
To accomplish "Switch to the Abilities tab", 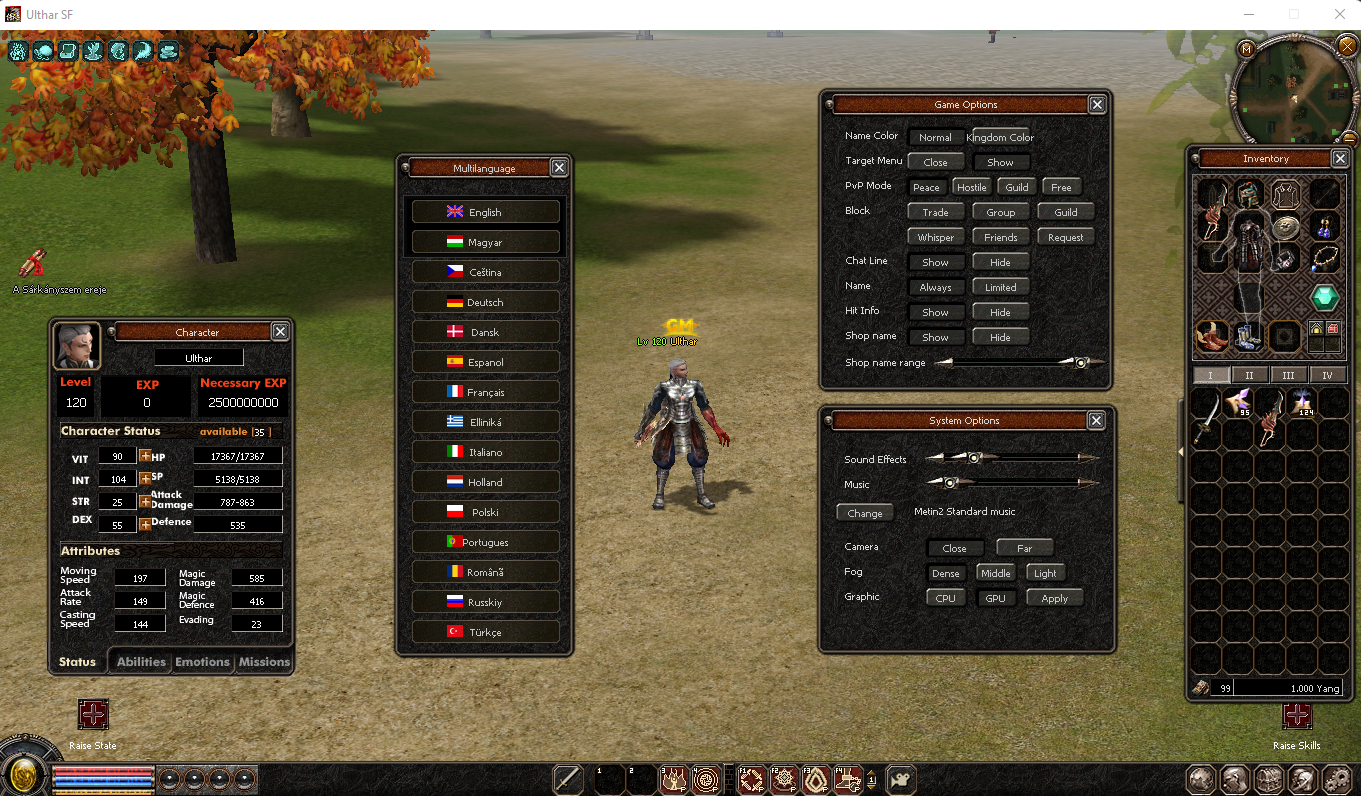I will (140, 661).
